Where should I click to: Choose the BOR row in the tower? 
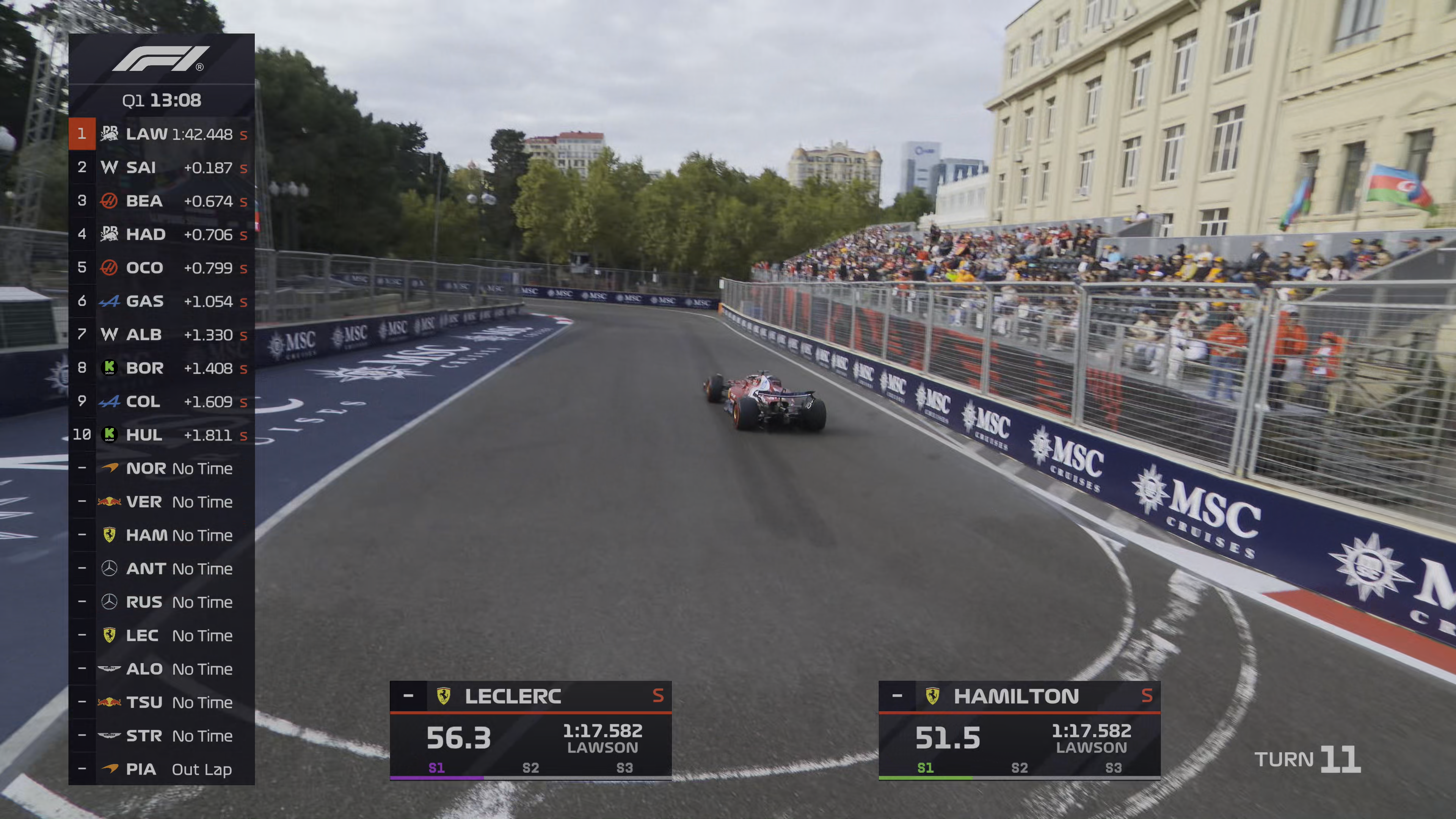(162, 368)
